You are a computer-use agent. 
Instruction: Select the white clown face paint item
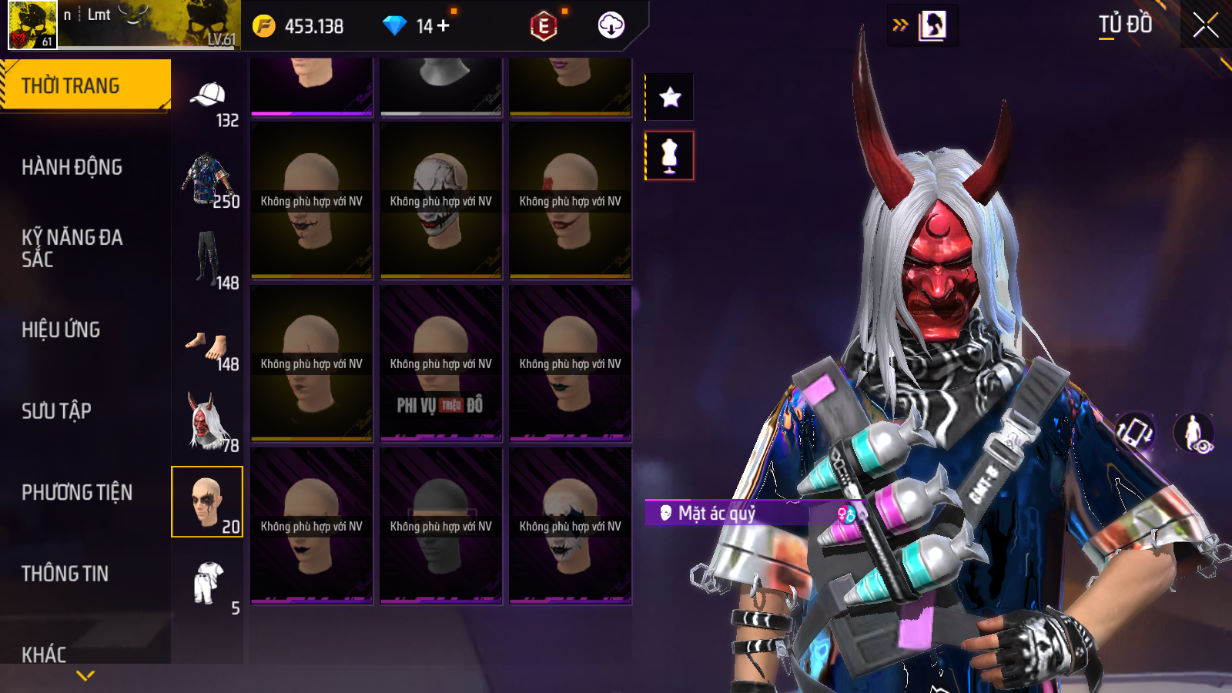440,200
